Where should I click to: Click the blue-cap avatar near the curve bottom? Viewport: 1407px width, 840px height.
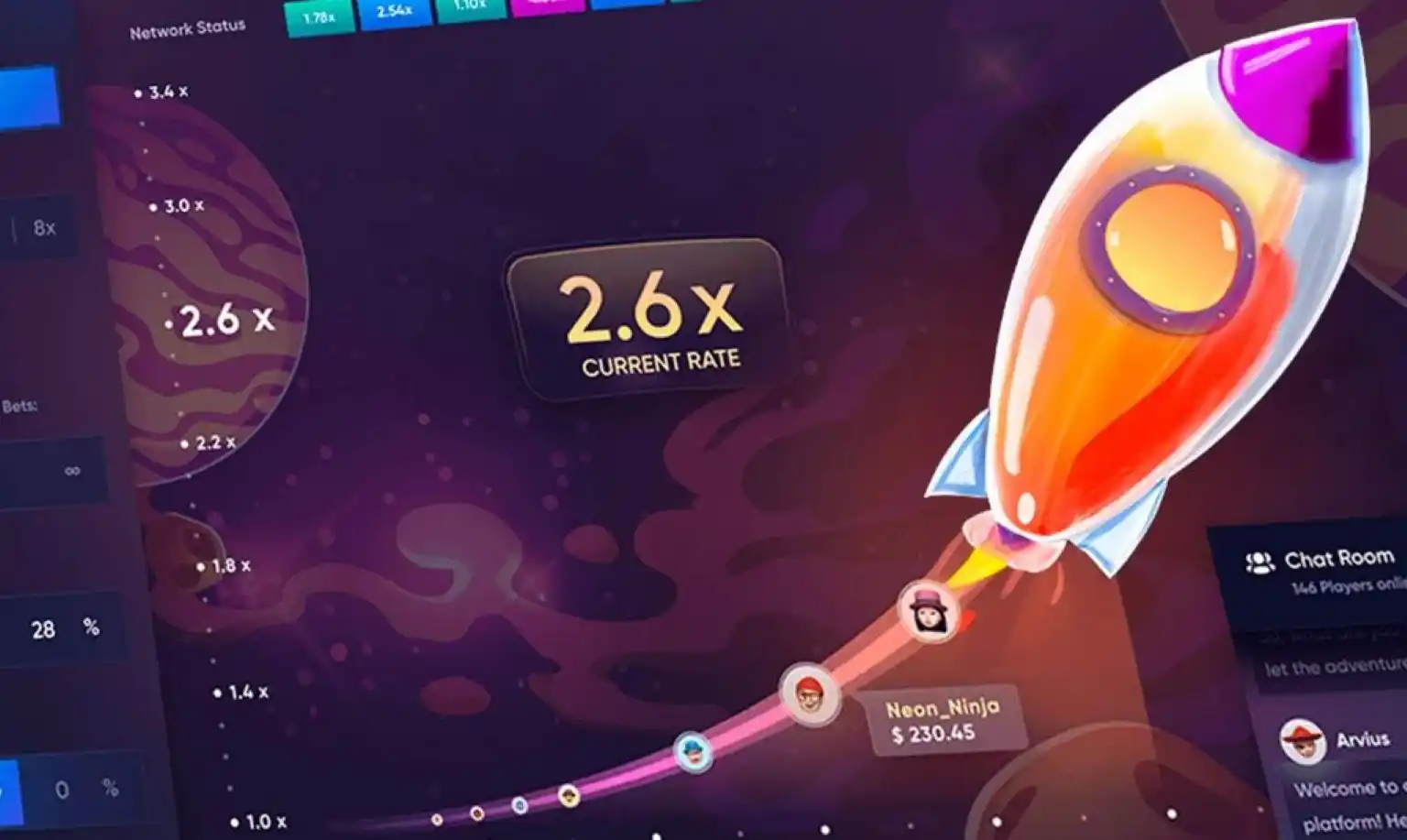point(693,751)
